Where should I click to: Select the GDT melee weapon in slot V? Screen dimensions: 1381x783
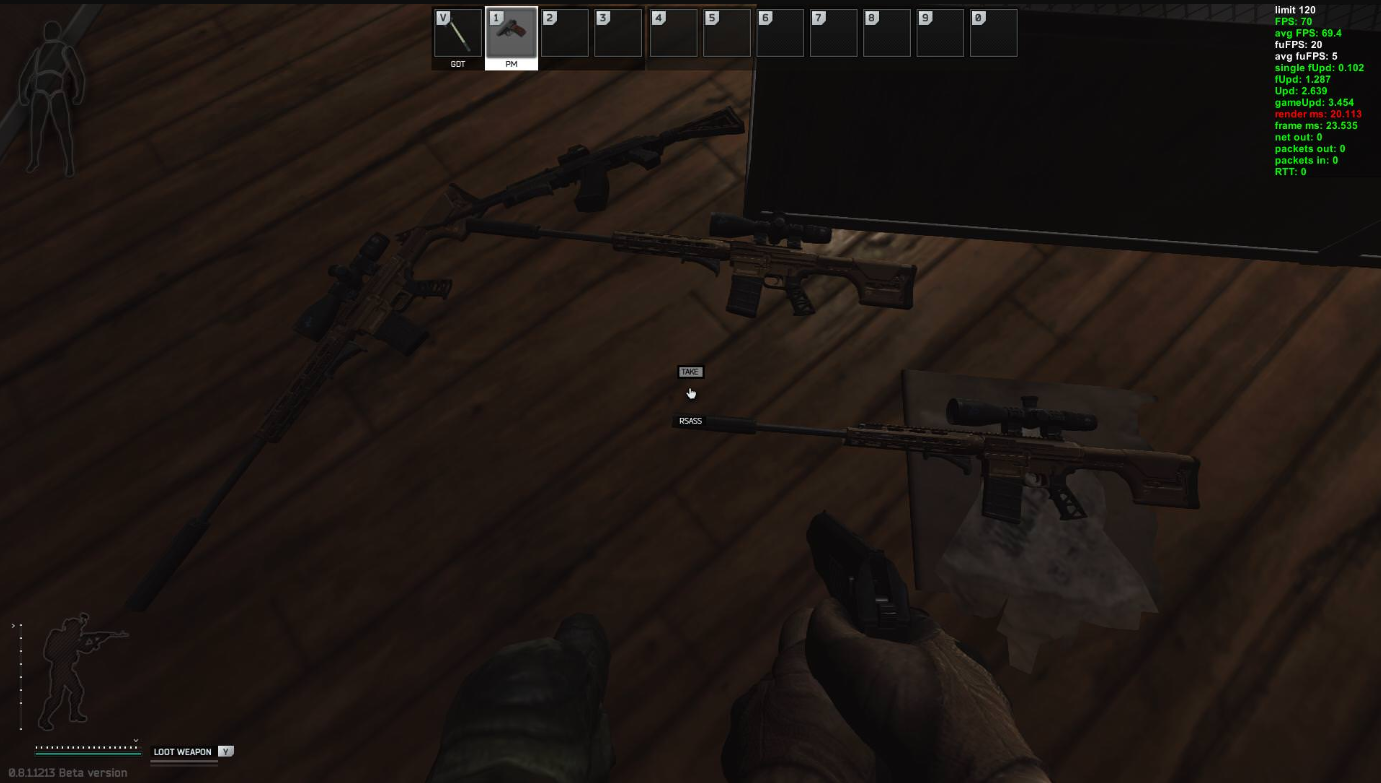[458, 32]
